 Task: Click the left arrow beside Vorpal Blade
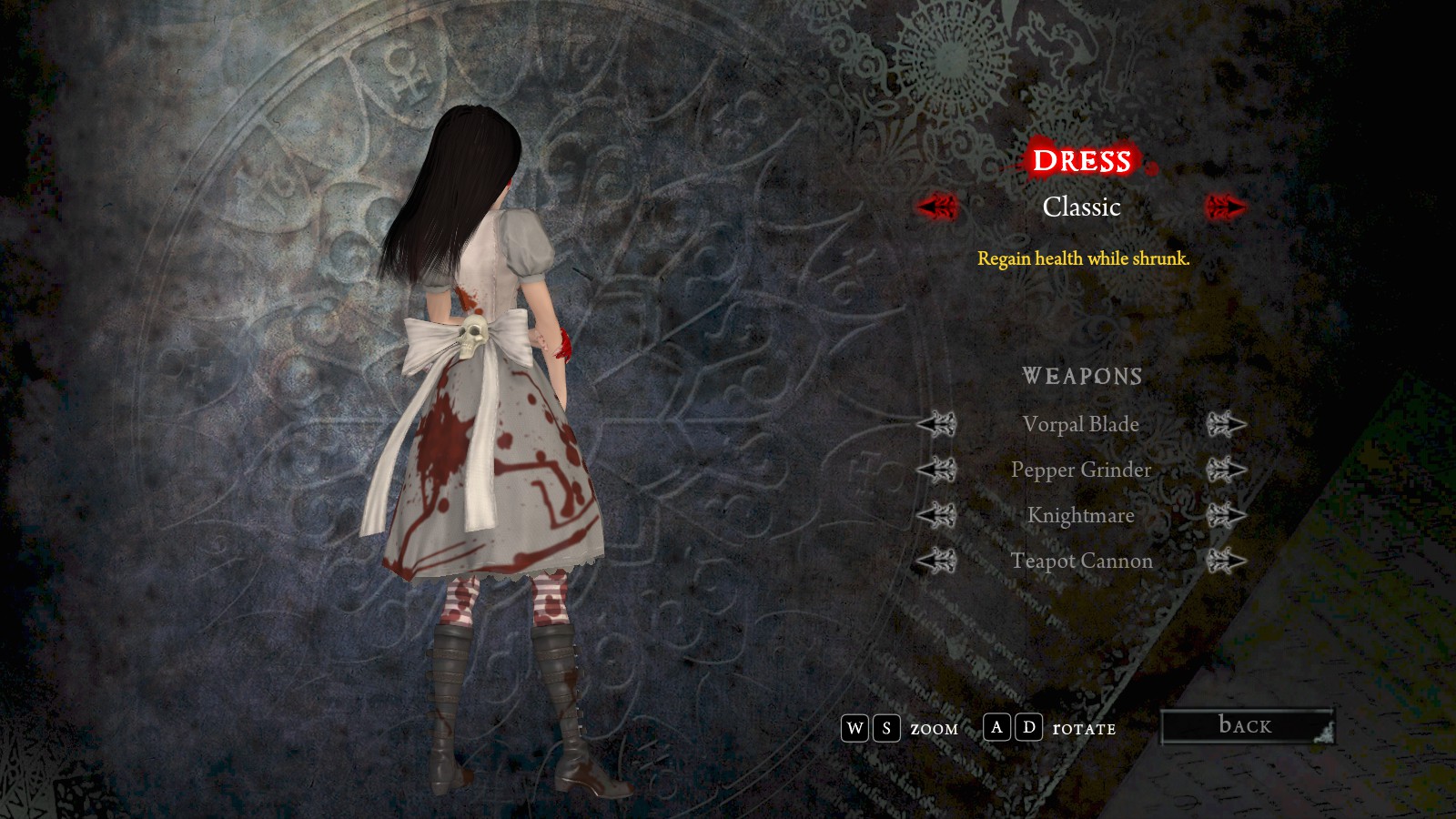pos(936,424)
